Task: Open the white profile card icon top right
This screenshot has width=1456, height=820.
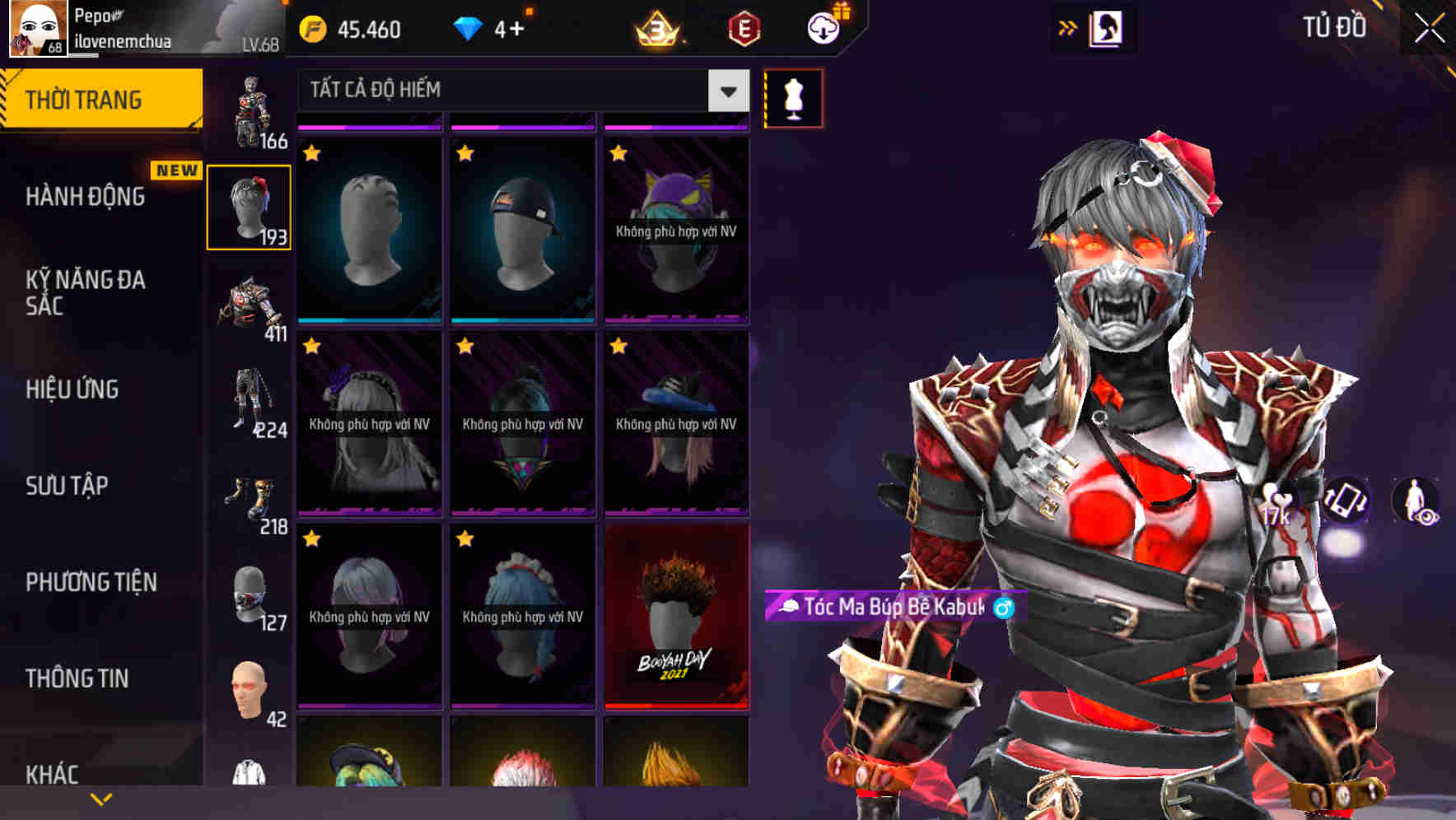Action: tap(1108, 27)
